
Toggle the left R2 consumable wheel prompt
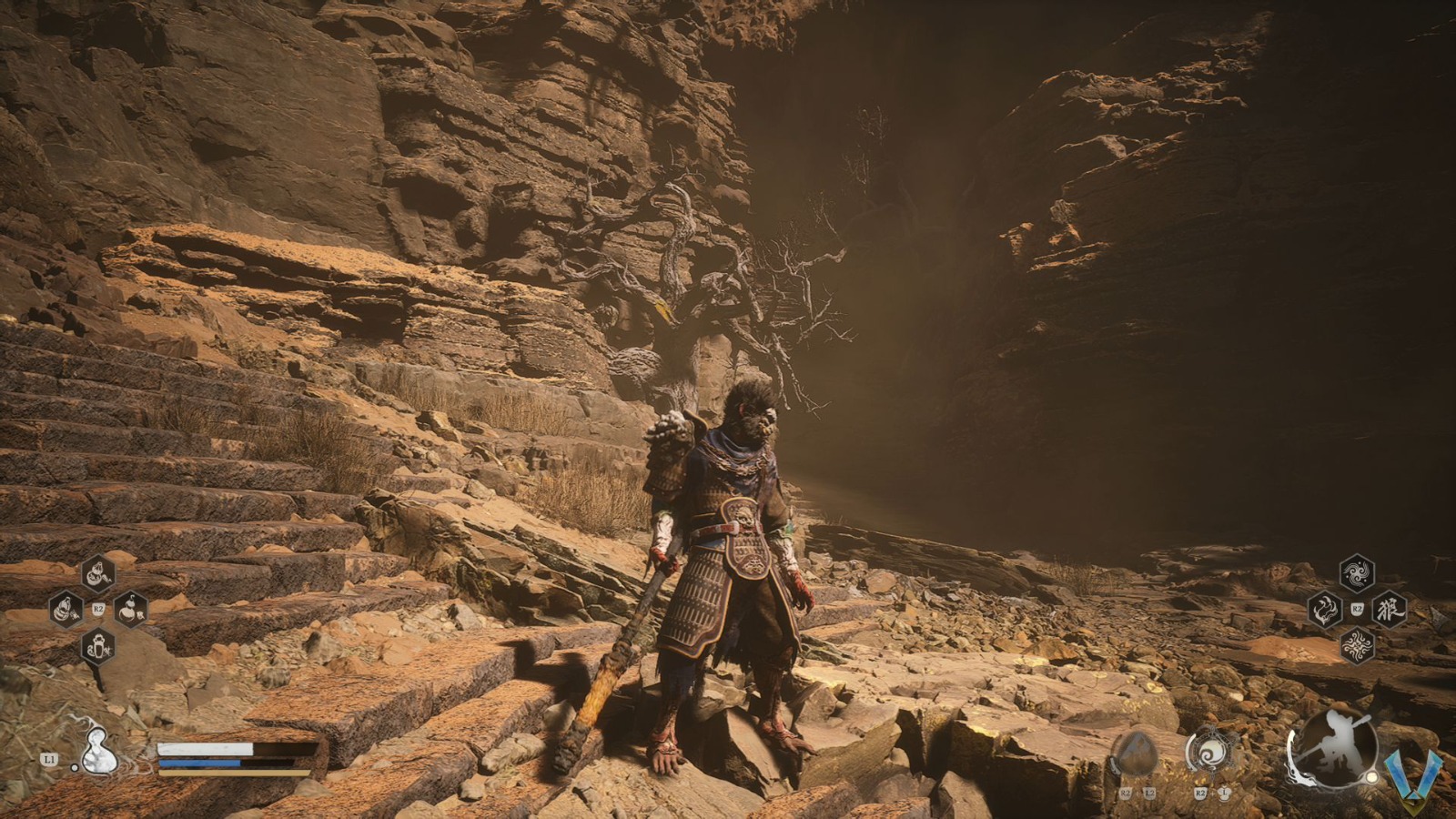point(97,608)
